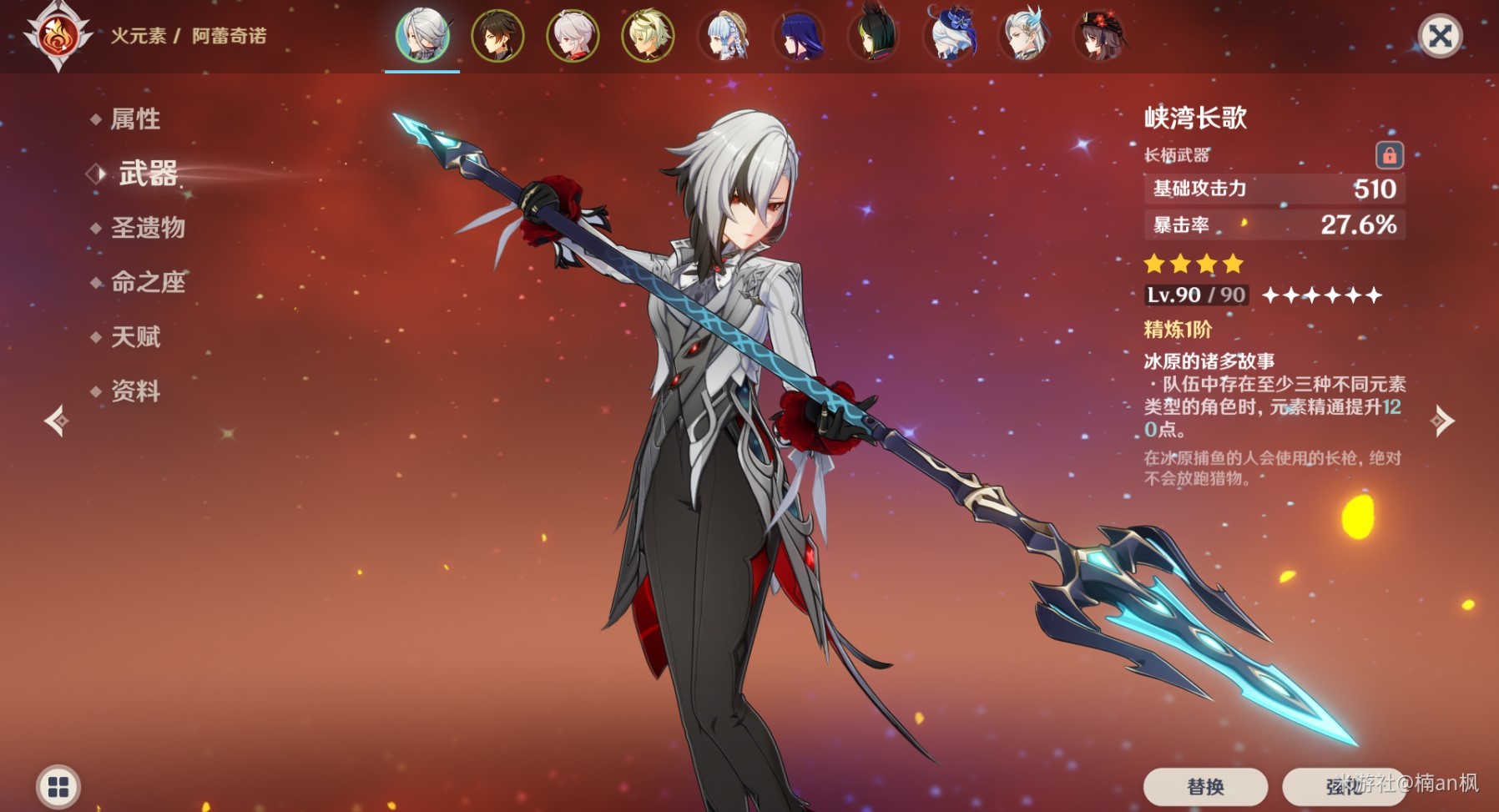Image resolution: width=1499 pixels, height=812 pixels.
Task: Close the character screen with X
Action: (x=1440, y=36)
